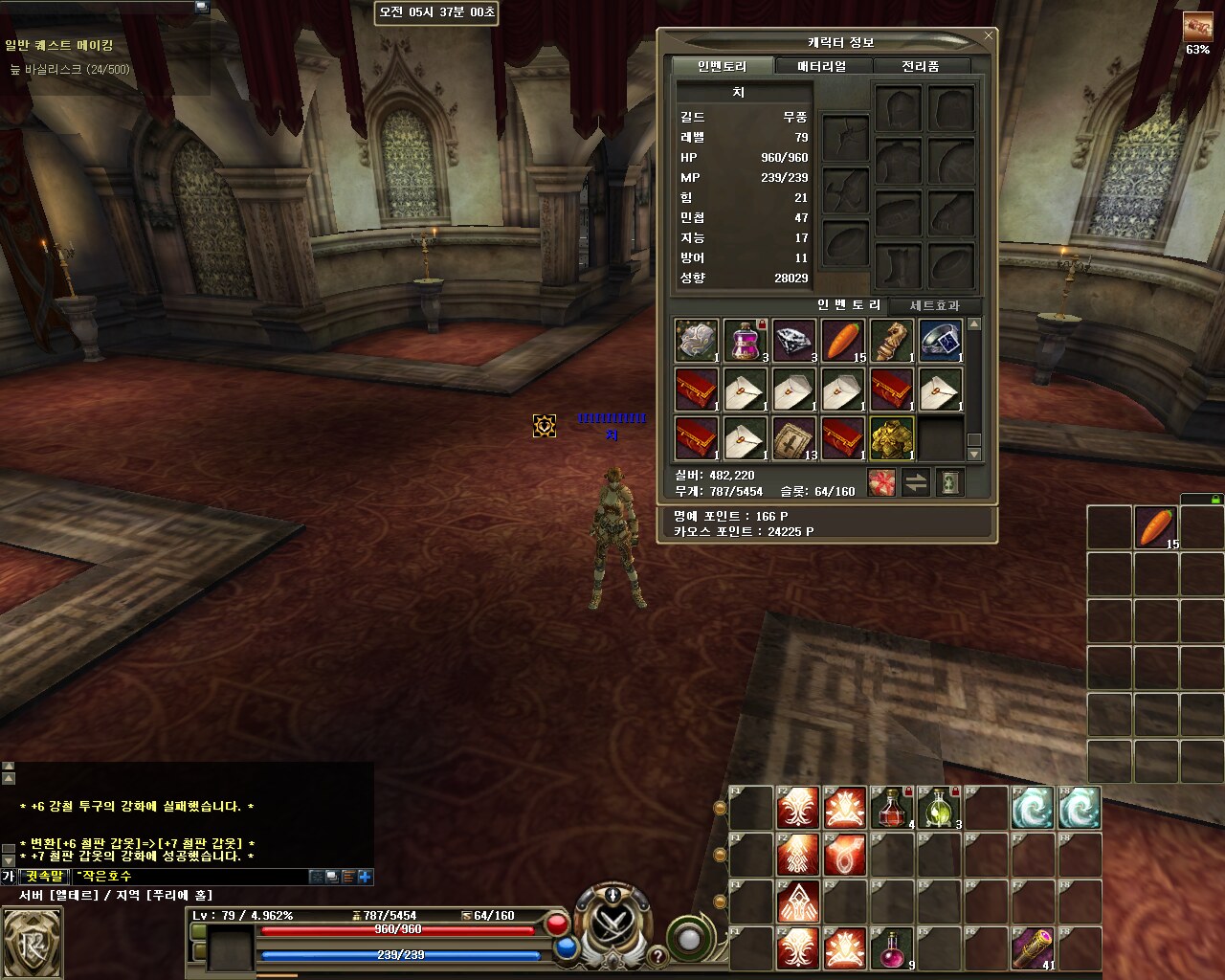Click the swap arrows inventory button
The height and width of the screenshot is (980, 1225).
click(916, 483)
